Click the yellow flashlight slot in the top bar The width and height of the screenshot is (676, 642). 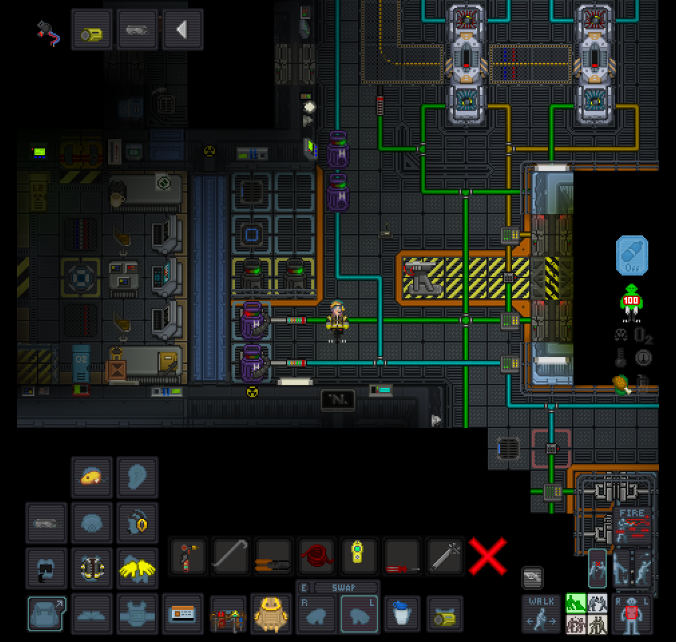tap(92, 31)
